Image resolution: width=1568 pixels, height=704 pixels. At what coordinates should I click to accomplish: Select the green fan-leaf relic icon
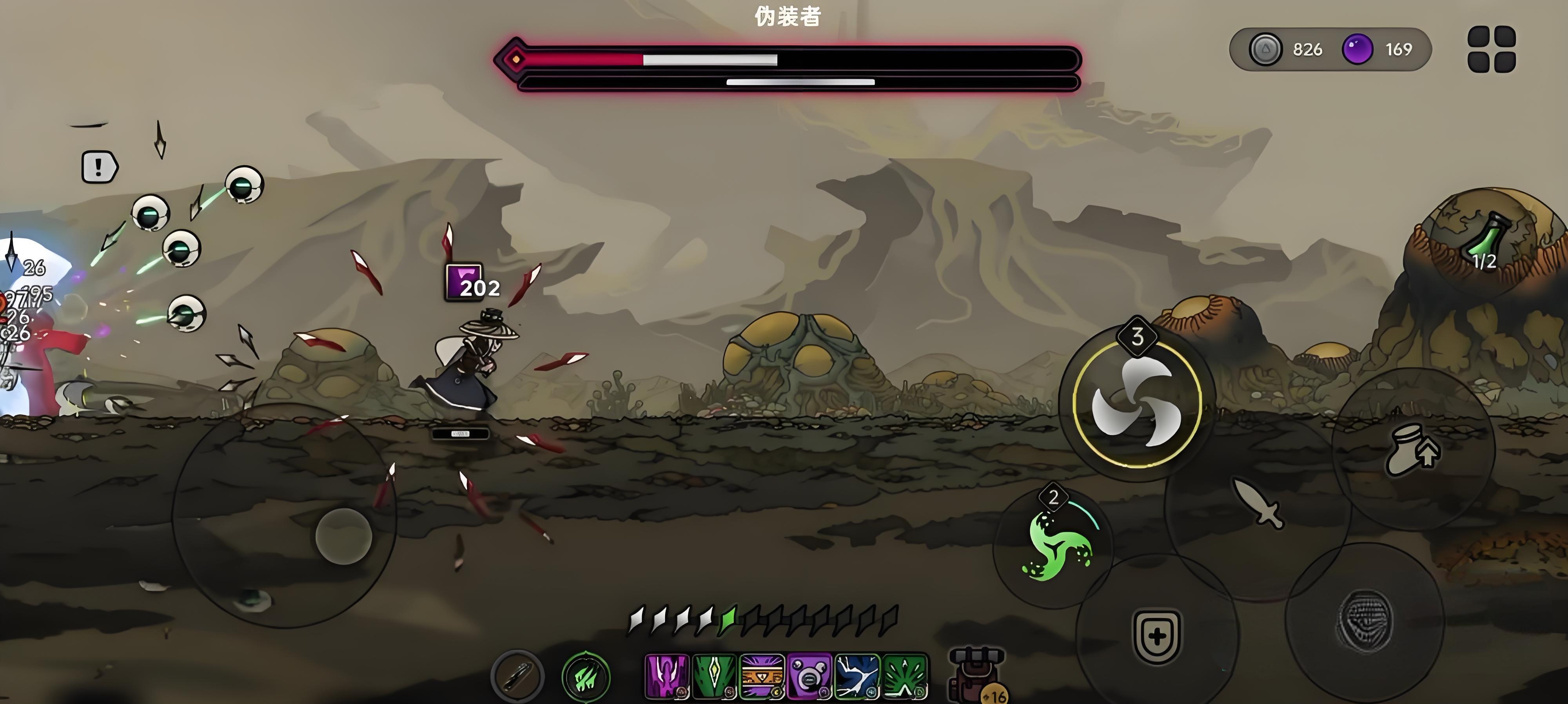click(904, 676)
